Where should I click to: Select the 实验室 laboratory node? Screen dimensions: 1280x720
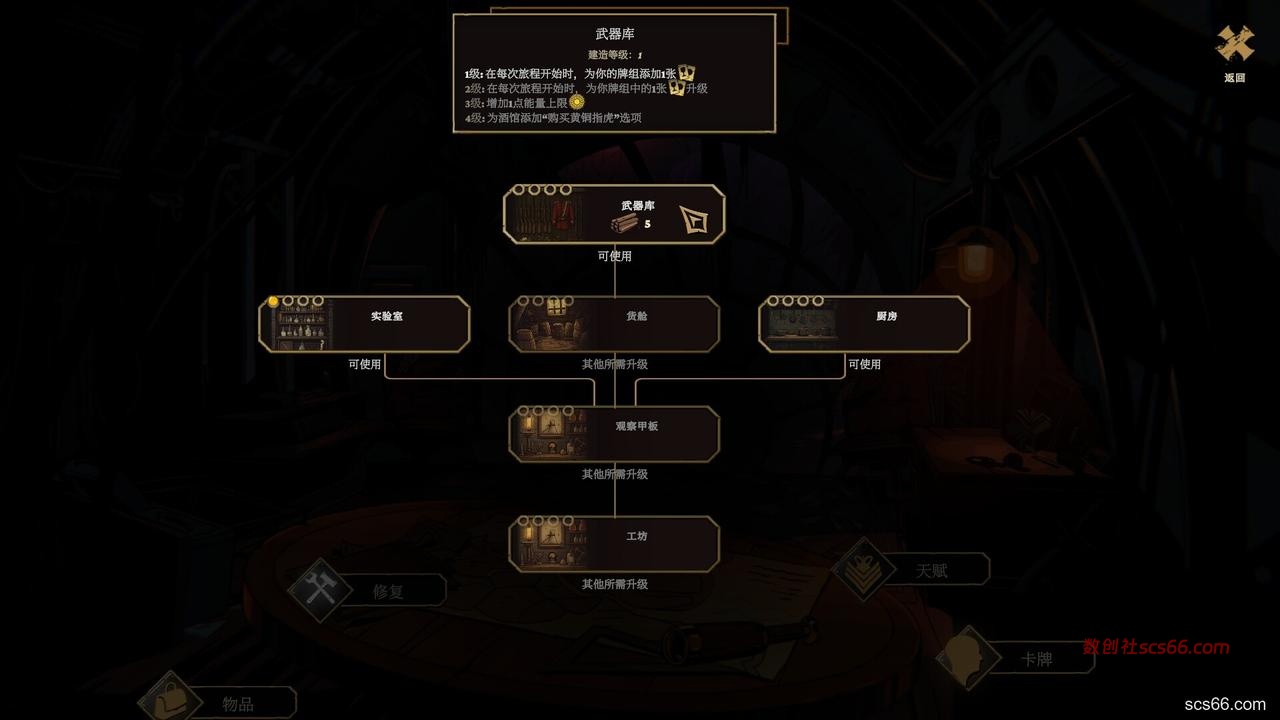pyautogui.click(x=364, y=324)
